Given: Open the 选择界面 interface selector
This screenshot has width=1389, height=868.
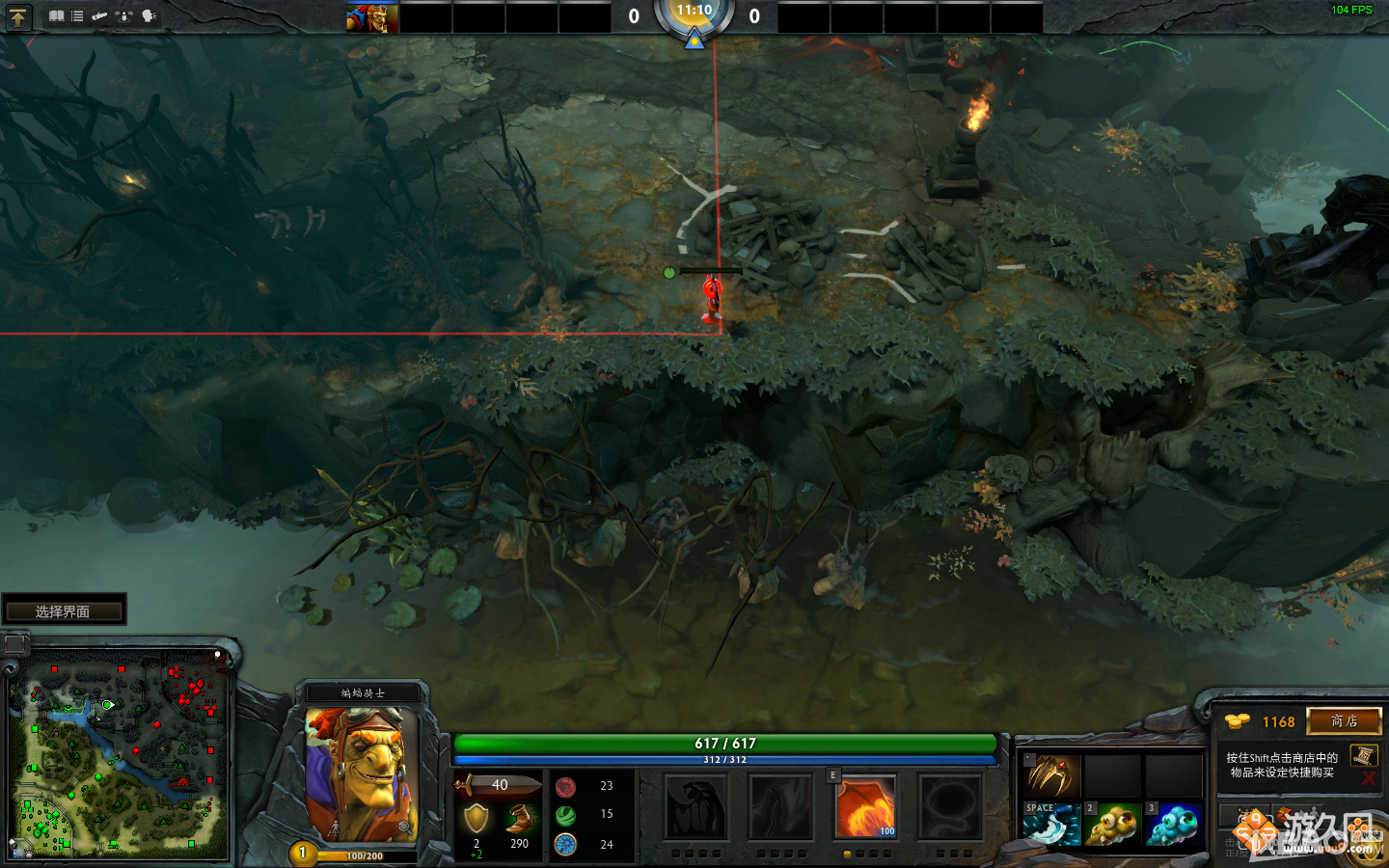Looking at the screenshot, I should pos(64,609).
